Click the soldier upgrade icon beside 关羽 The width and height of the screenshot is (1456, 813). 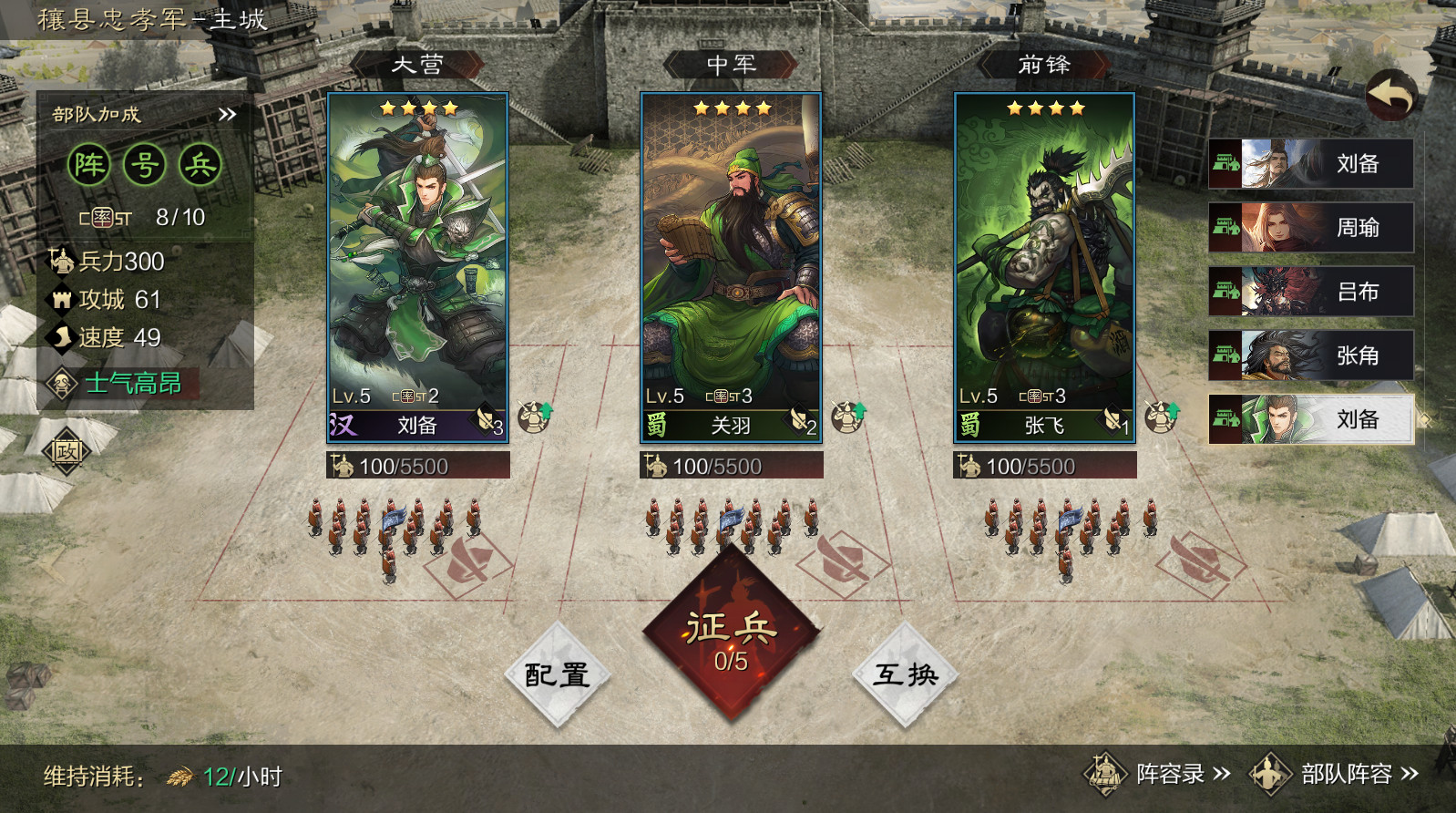[847, 417]
